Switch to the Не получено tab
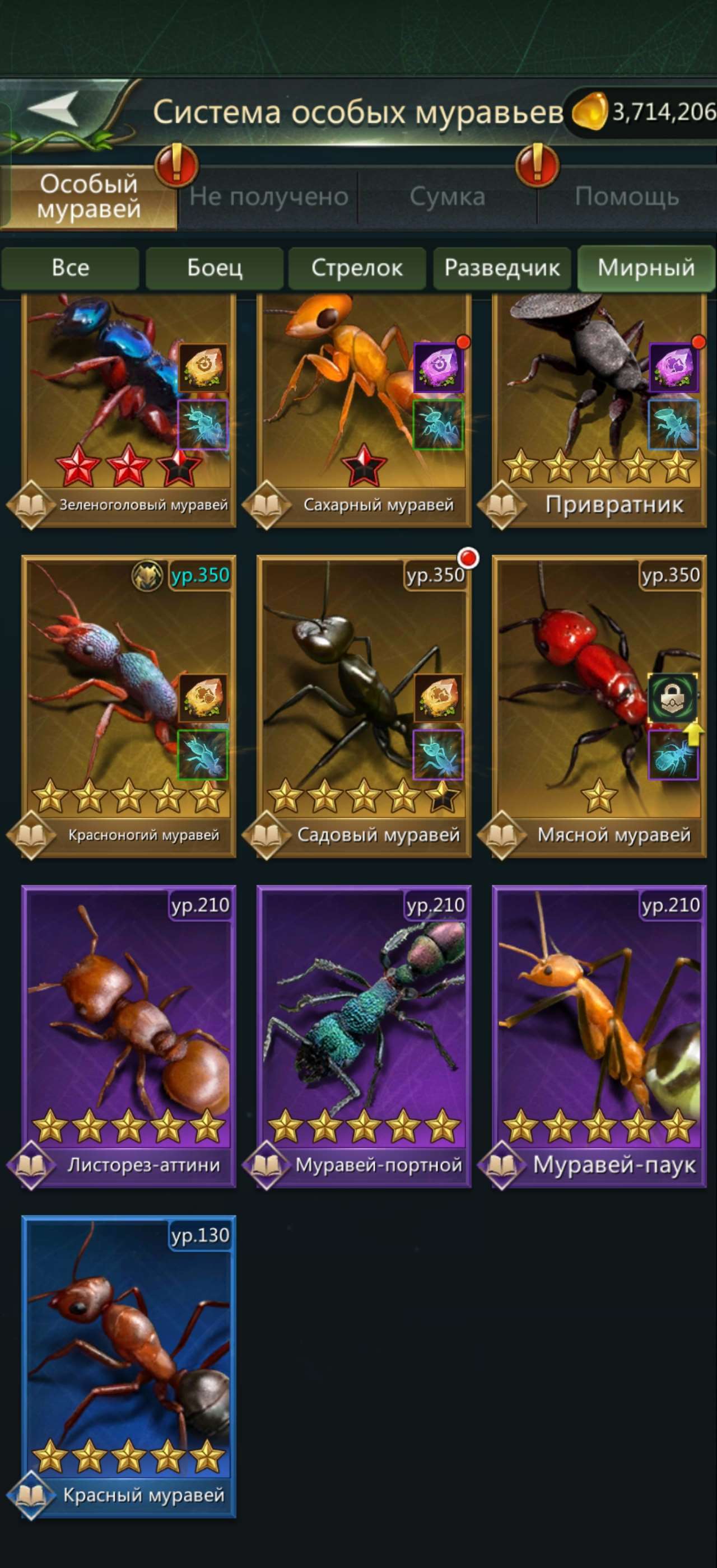 point(268,196)
